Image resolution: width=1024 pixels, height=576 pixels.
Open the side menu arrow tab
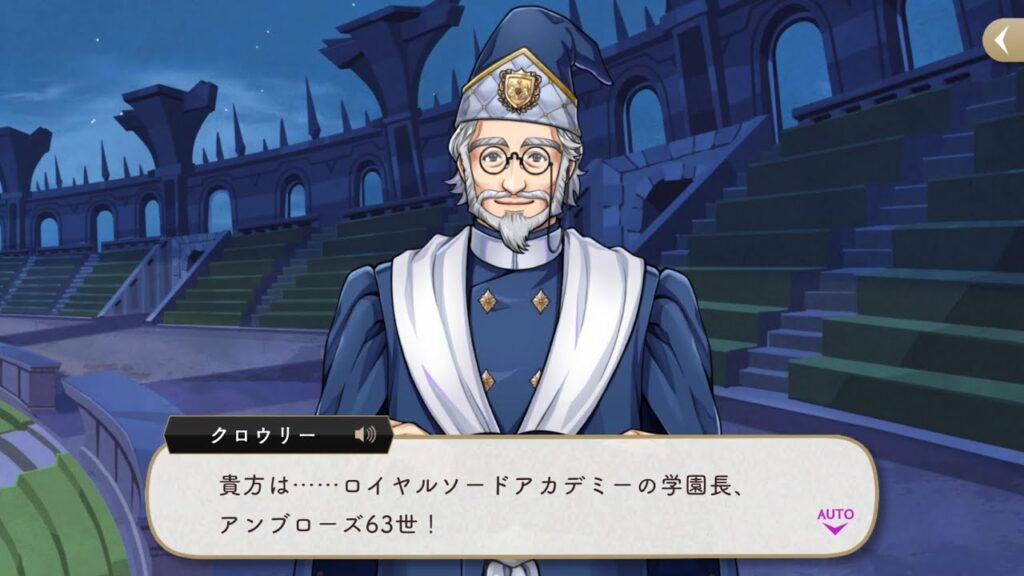pos(1003,41)
